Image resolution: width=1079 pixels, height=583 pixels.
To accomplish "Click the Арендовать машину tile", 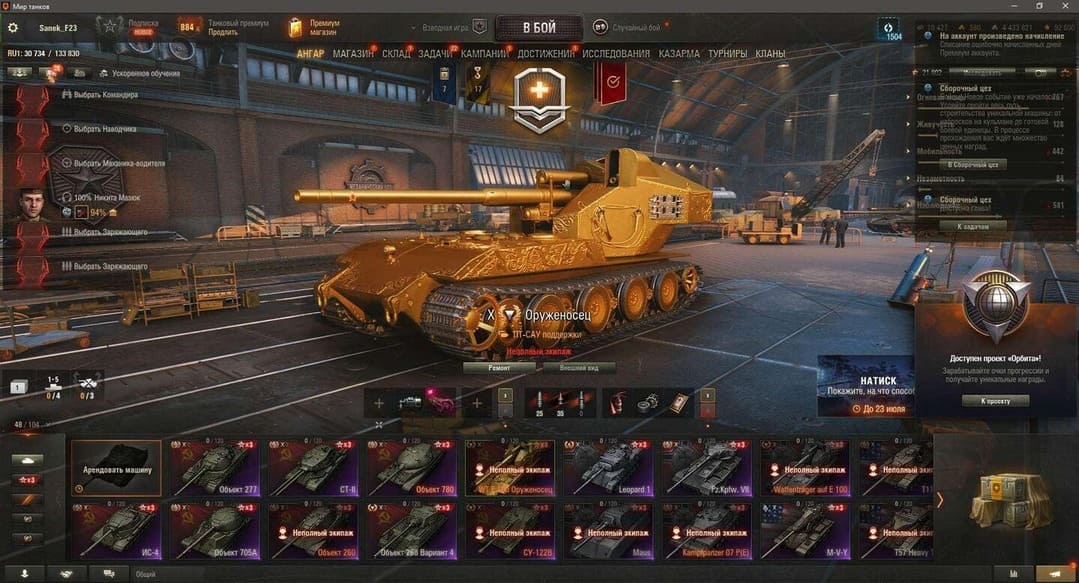I will click(116, 467).
